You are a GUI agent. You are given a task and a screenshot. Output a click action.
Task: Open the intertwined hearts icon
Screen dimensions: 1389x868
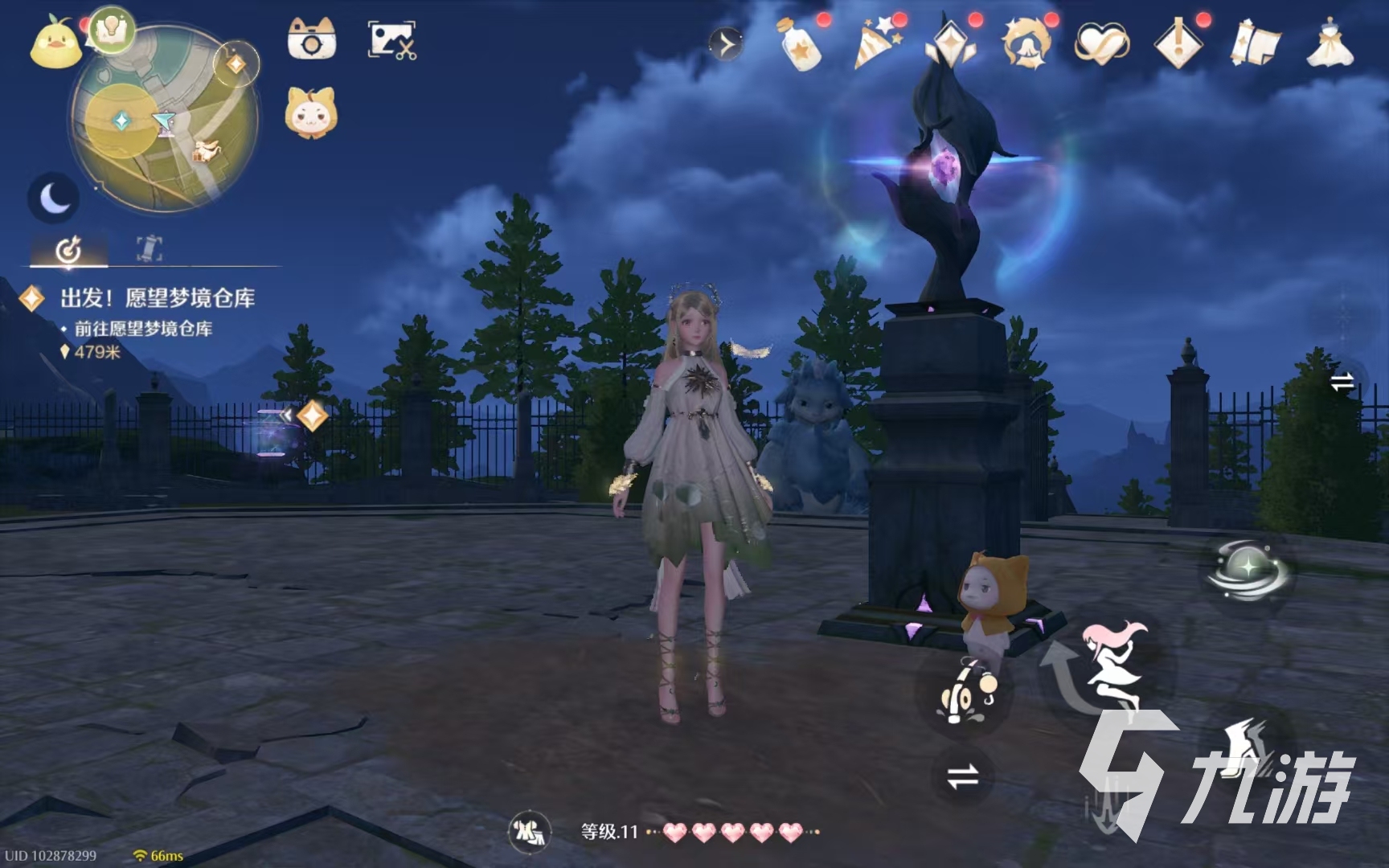(1102, 44)
